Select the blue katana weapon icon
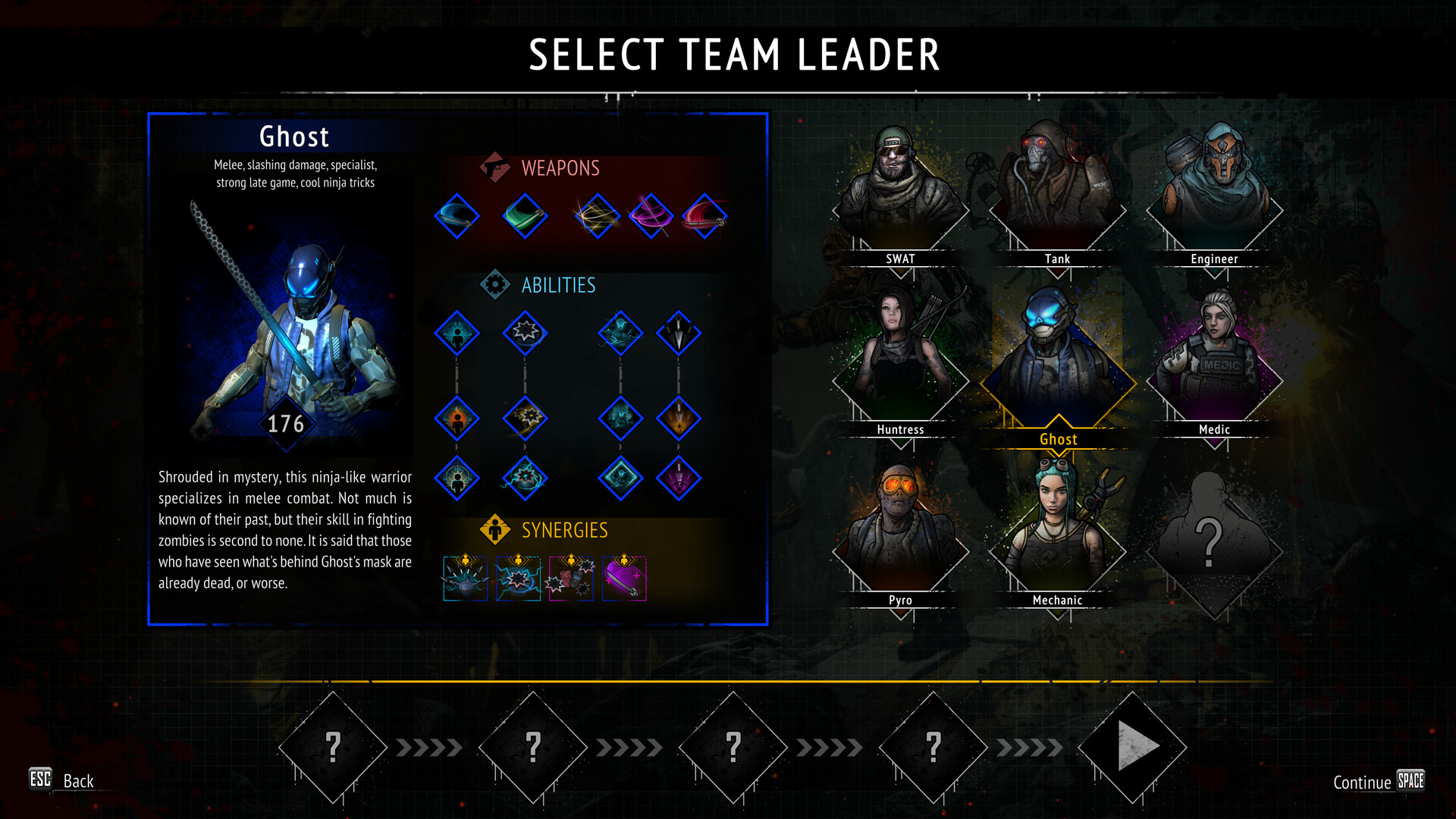 (457, 216)
